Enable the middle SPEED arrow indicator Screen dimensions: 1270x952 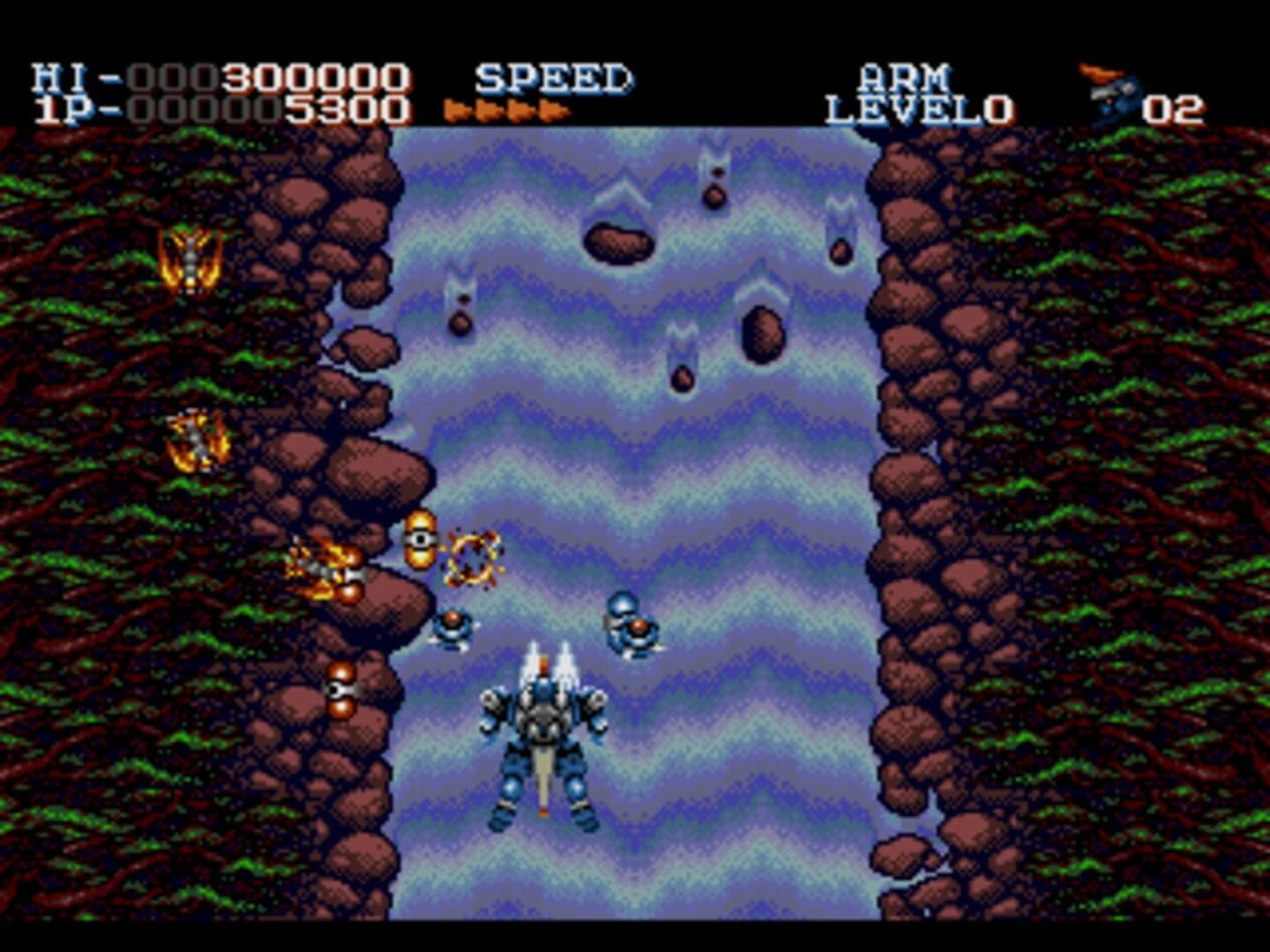(x=504, y=110)
